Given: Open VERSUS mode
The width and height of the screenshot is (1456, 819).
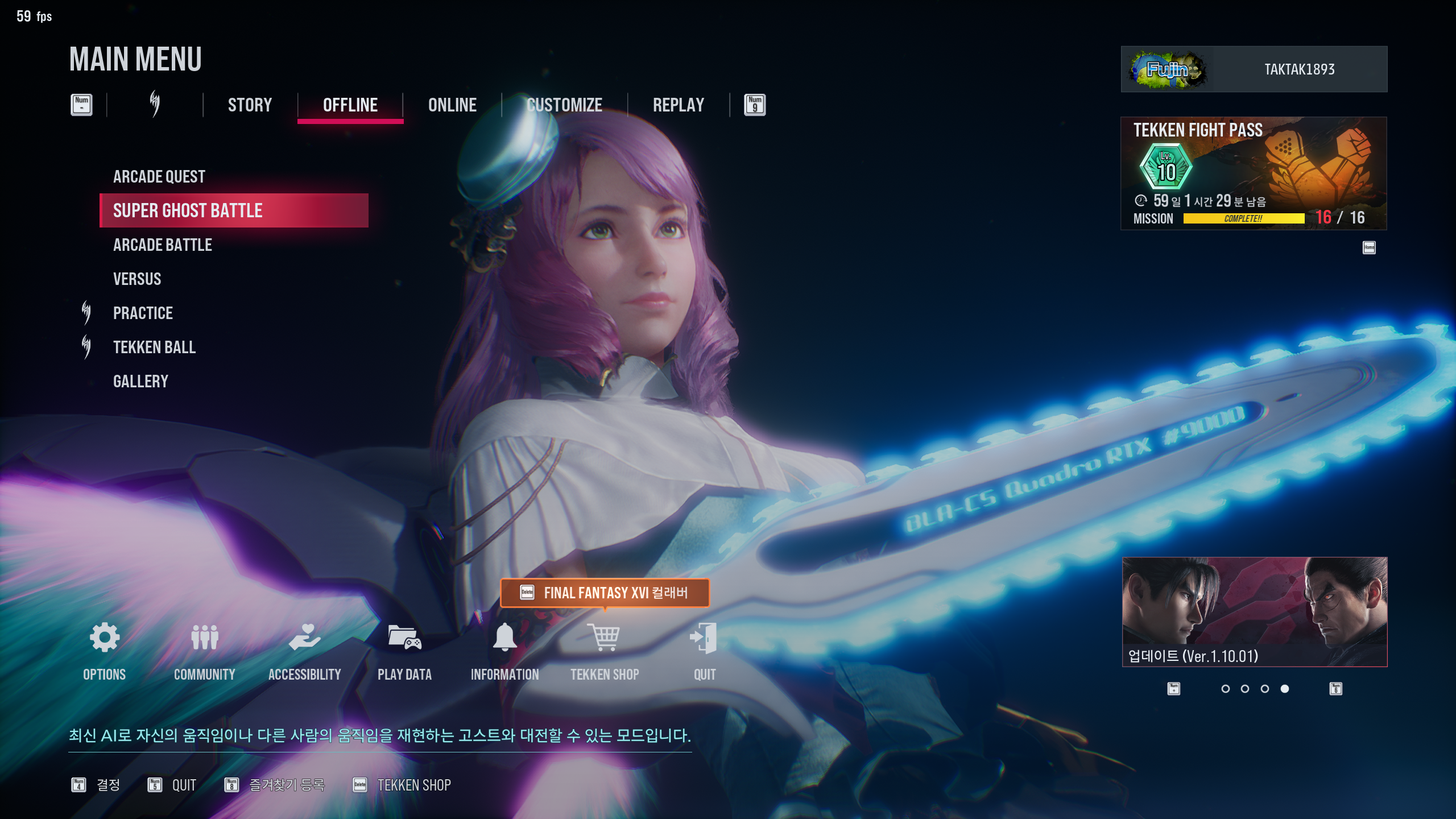Looking at the screenshot, I should 137,279.
